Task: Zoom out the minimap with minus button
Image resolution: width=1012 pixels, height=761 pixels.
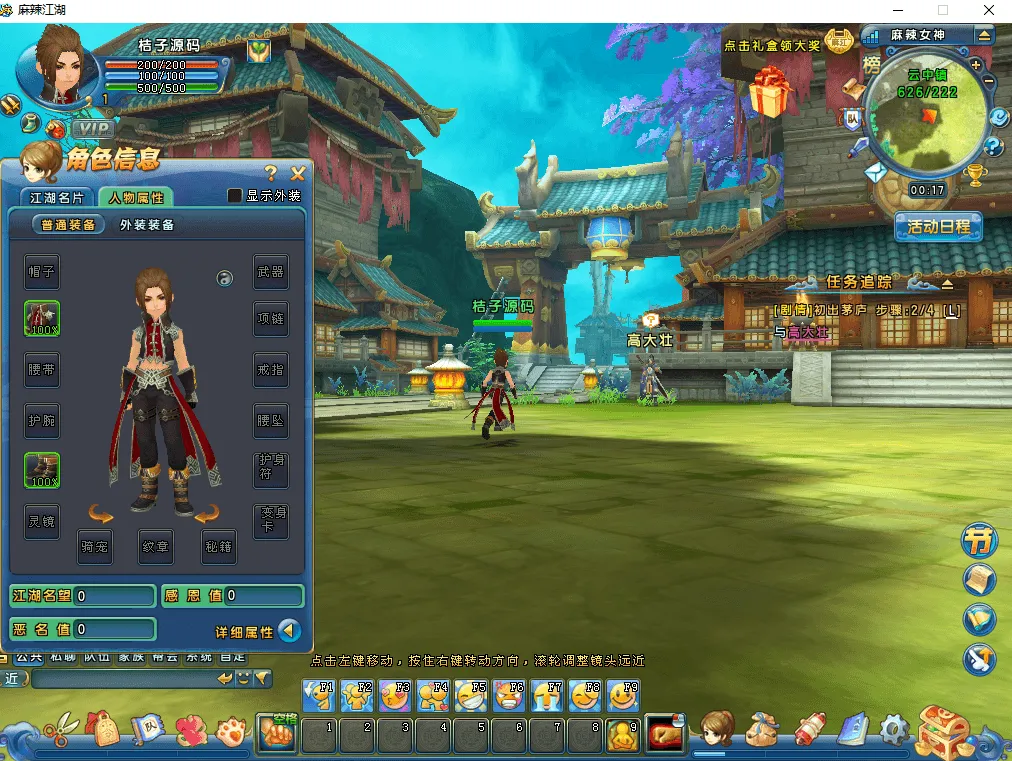Action: tap(989, 81)
